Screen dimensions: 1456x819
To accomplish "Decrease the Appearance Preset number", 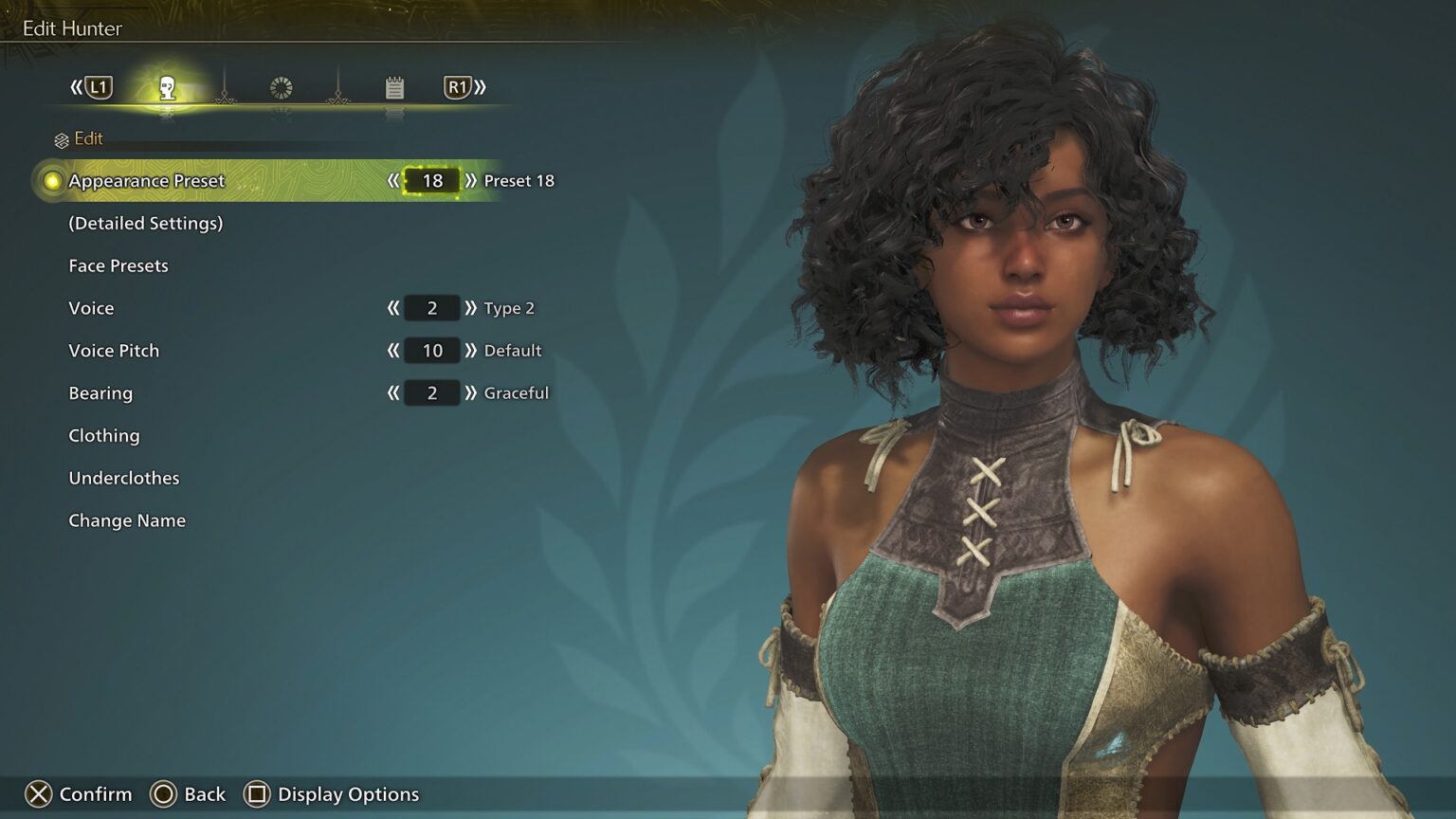I will (393, 181).
